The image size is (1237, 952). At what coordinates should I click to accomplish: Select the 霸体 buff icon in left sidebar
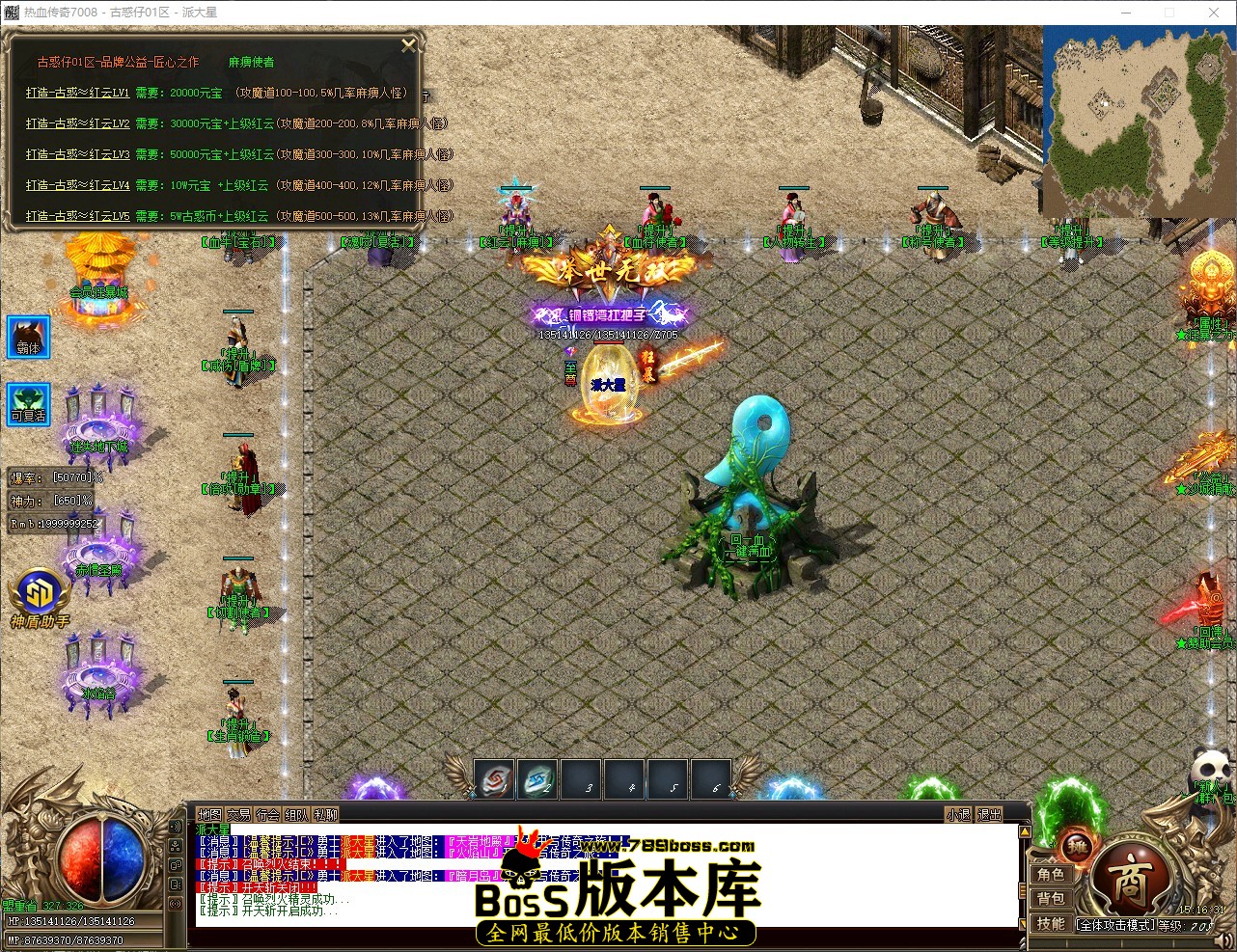[x=27, y=337]
